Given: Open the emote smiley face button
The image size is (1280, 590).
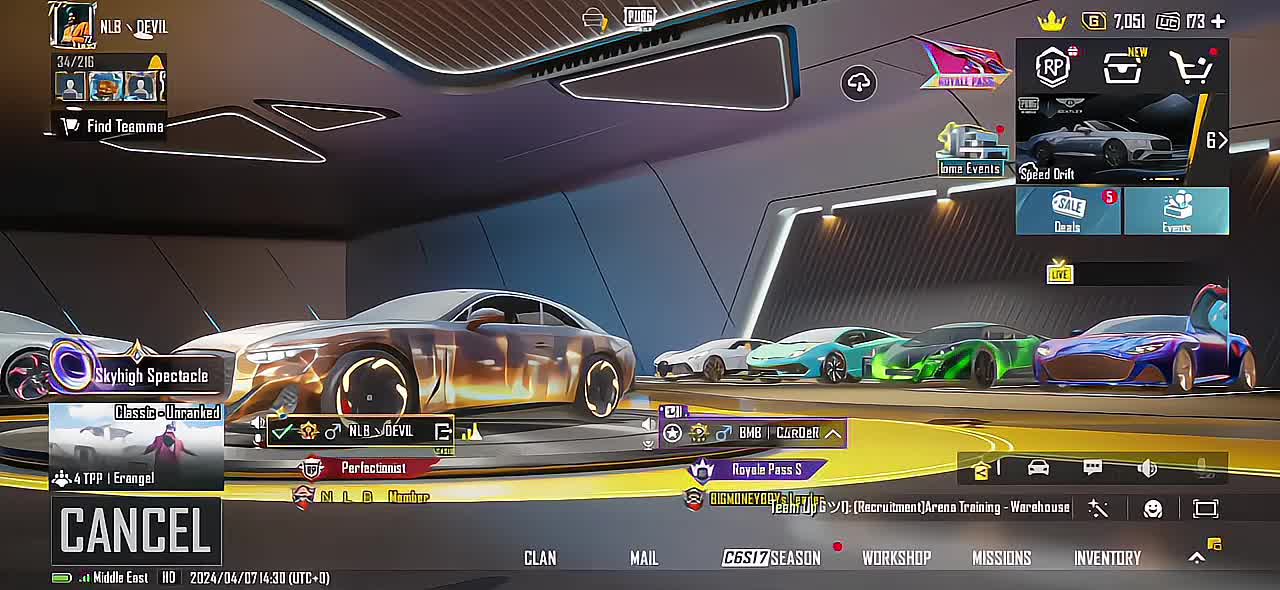Looking at the screenshot, I should click(x=1153, y=509).
